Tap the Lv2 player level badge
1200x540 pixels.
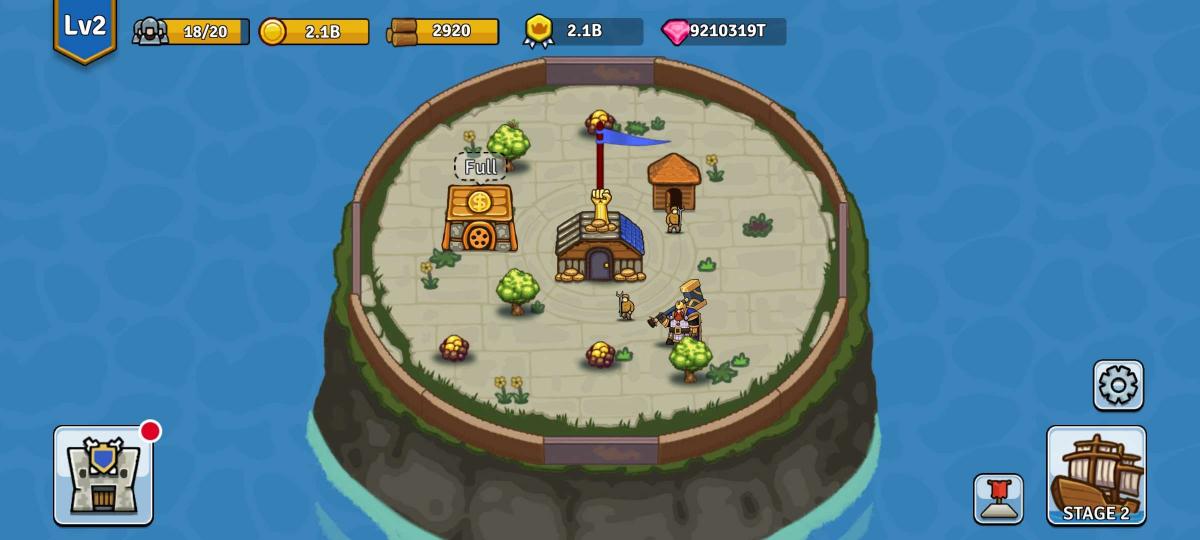pyautogui.click(x=85, y=28)
